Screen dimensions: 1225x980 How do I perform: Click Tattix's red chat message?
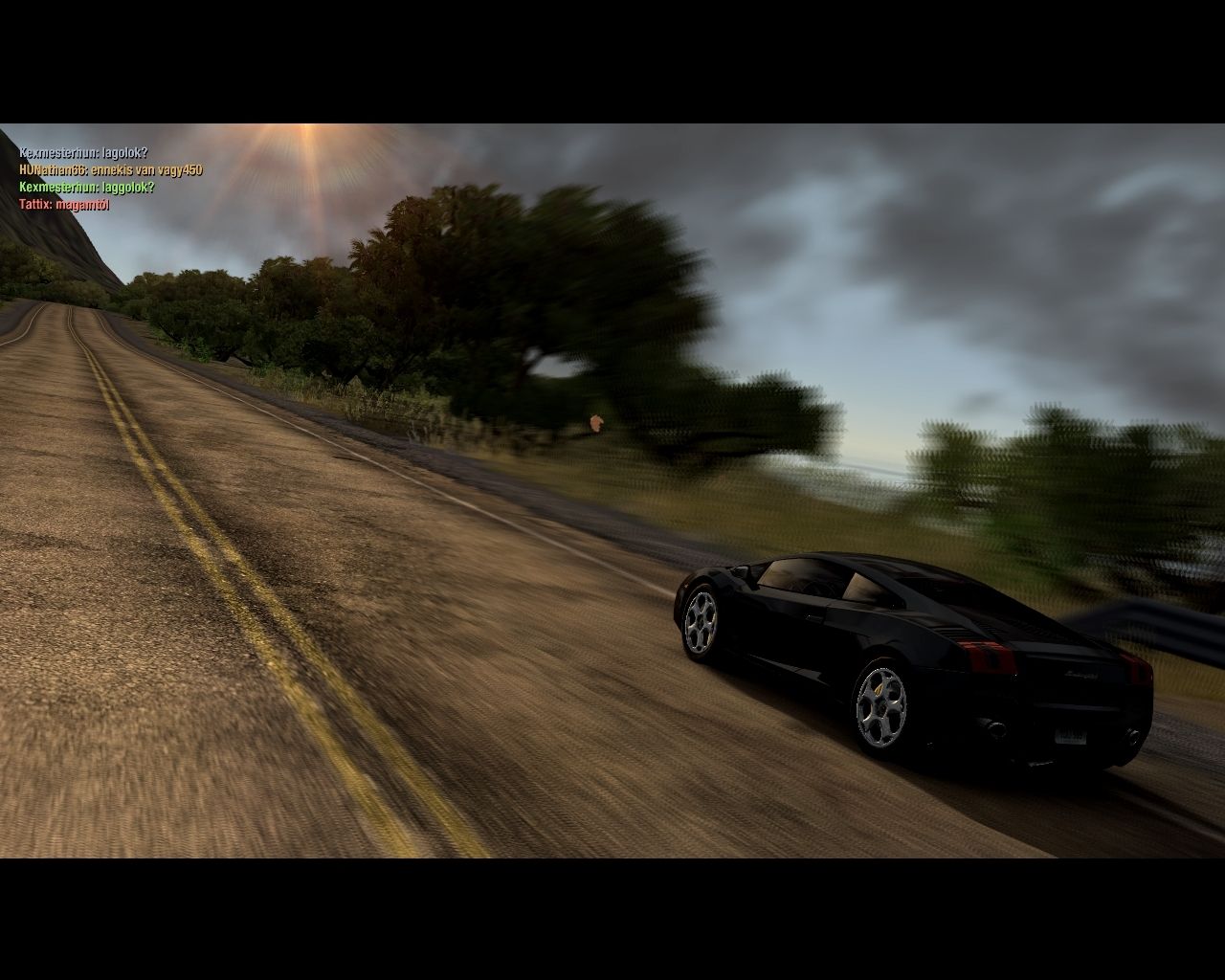64,205
